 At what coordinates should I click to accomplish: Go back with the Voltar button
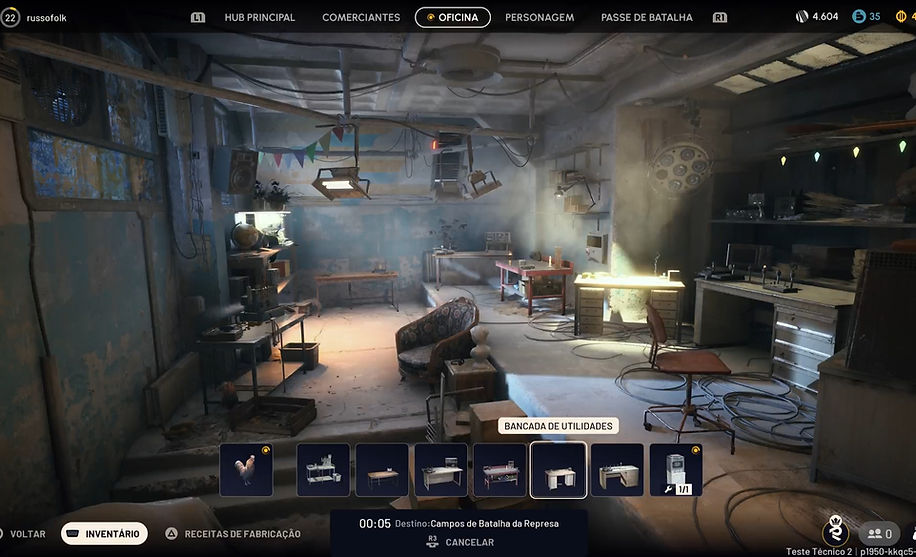click(27, 534)
